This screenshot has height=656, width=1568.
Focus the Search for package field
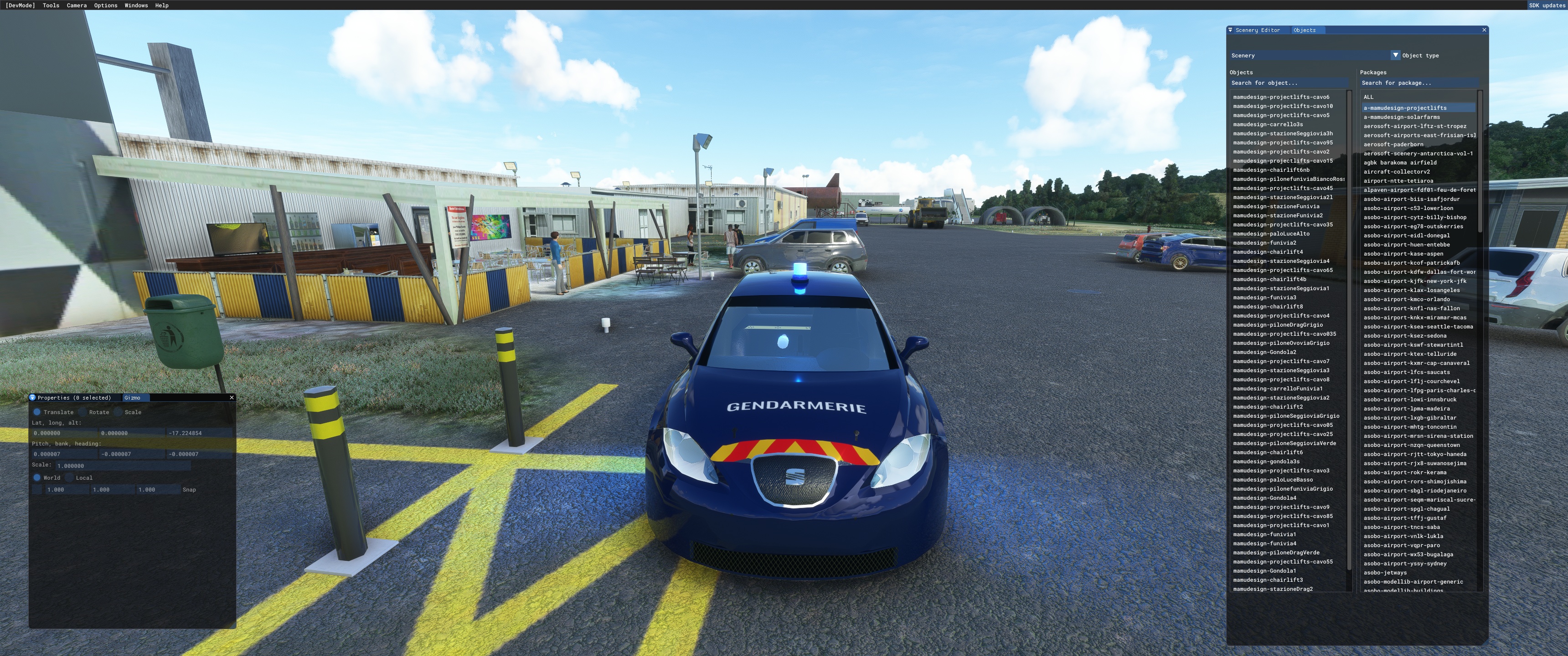pos(1418,83)
